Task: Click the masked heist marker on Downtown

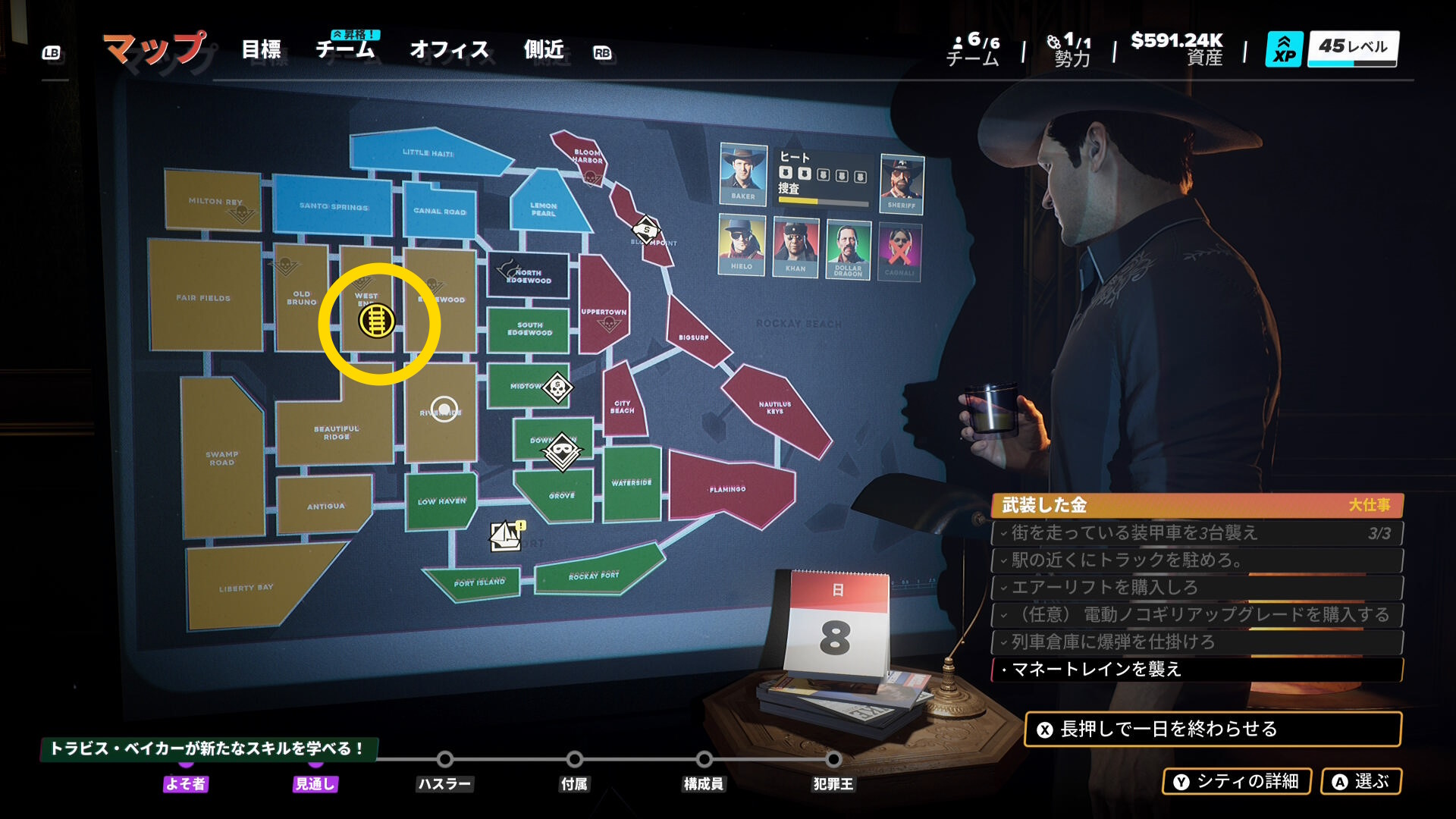Action: point(562,450)
